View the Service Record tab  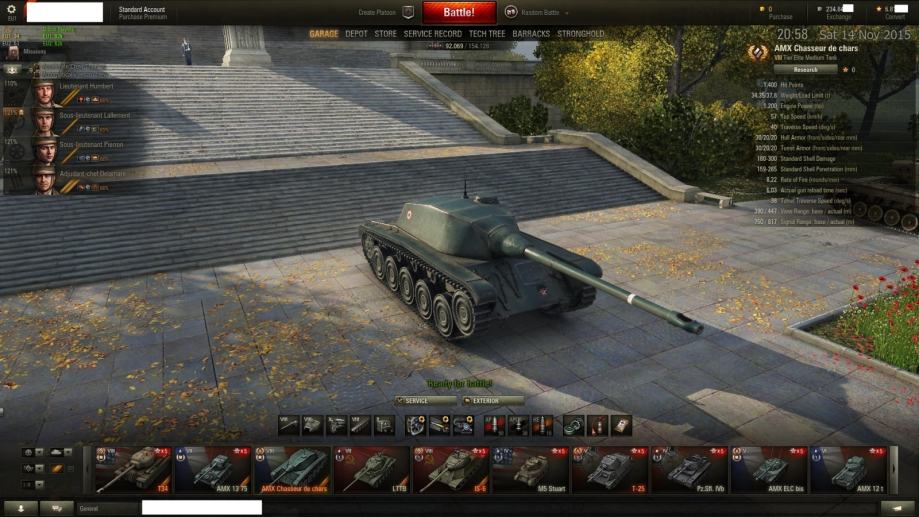pyautogui.click(x=432, y=34)
